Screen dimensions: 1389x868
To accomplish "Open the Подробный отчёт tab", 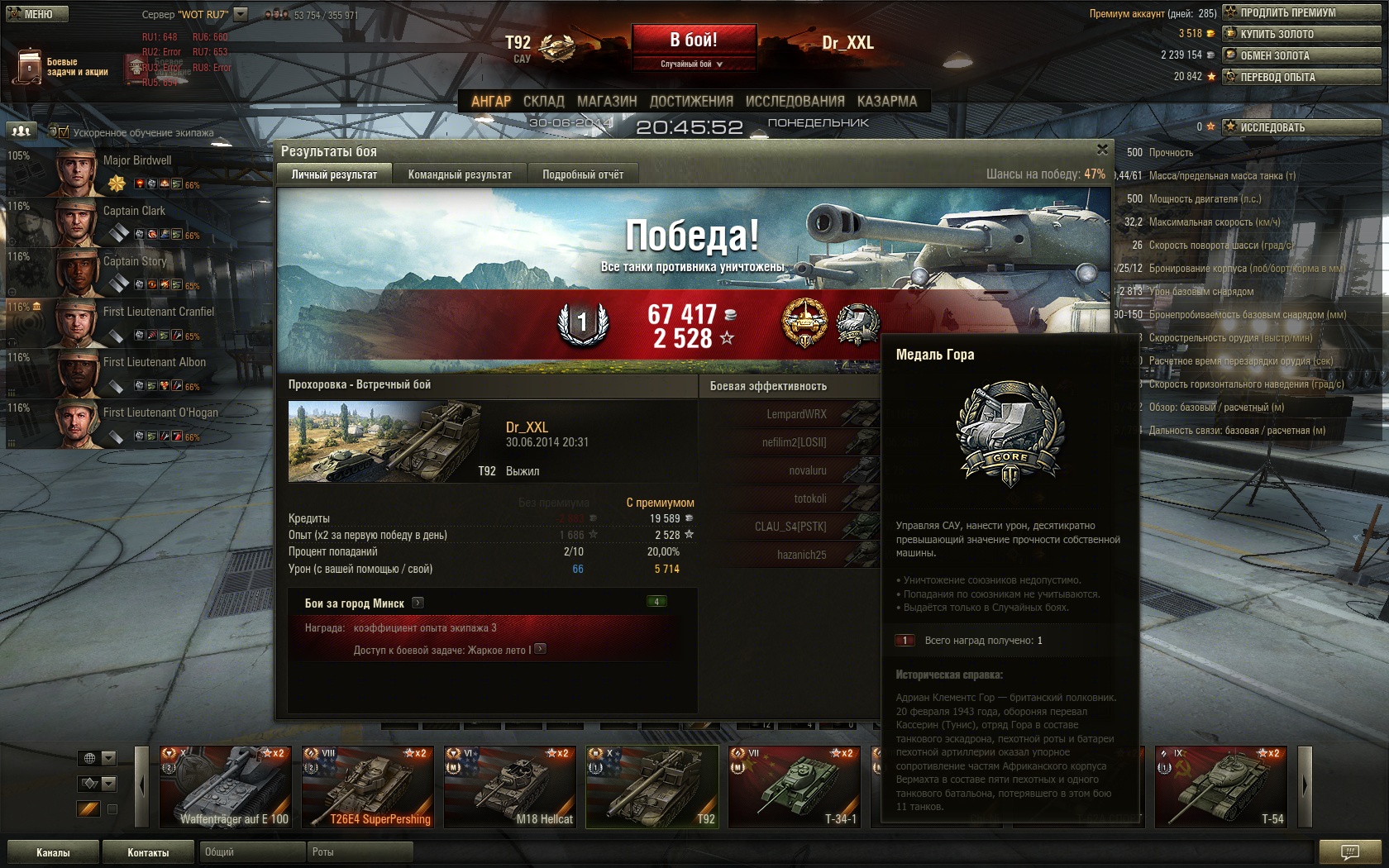I will click(x=583, y=174).
